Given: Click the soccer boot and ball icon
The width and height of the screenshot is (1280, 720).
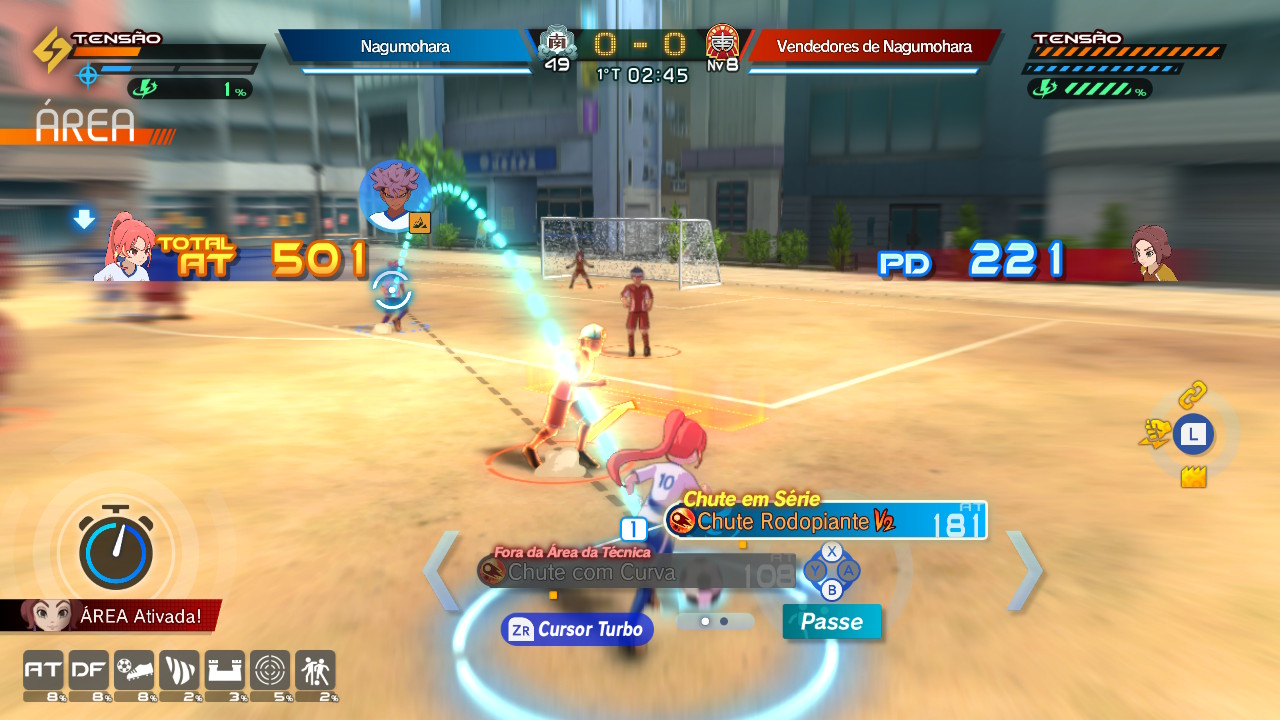Looking at the screenshot, I should (x=134, y=670).
